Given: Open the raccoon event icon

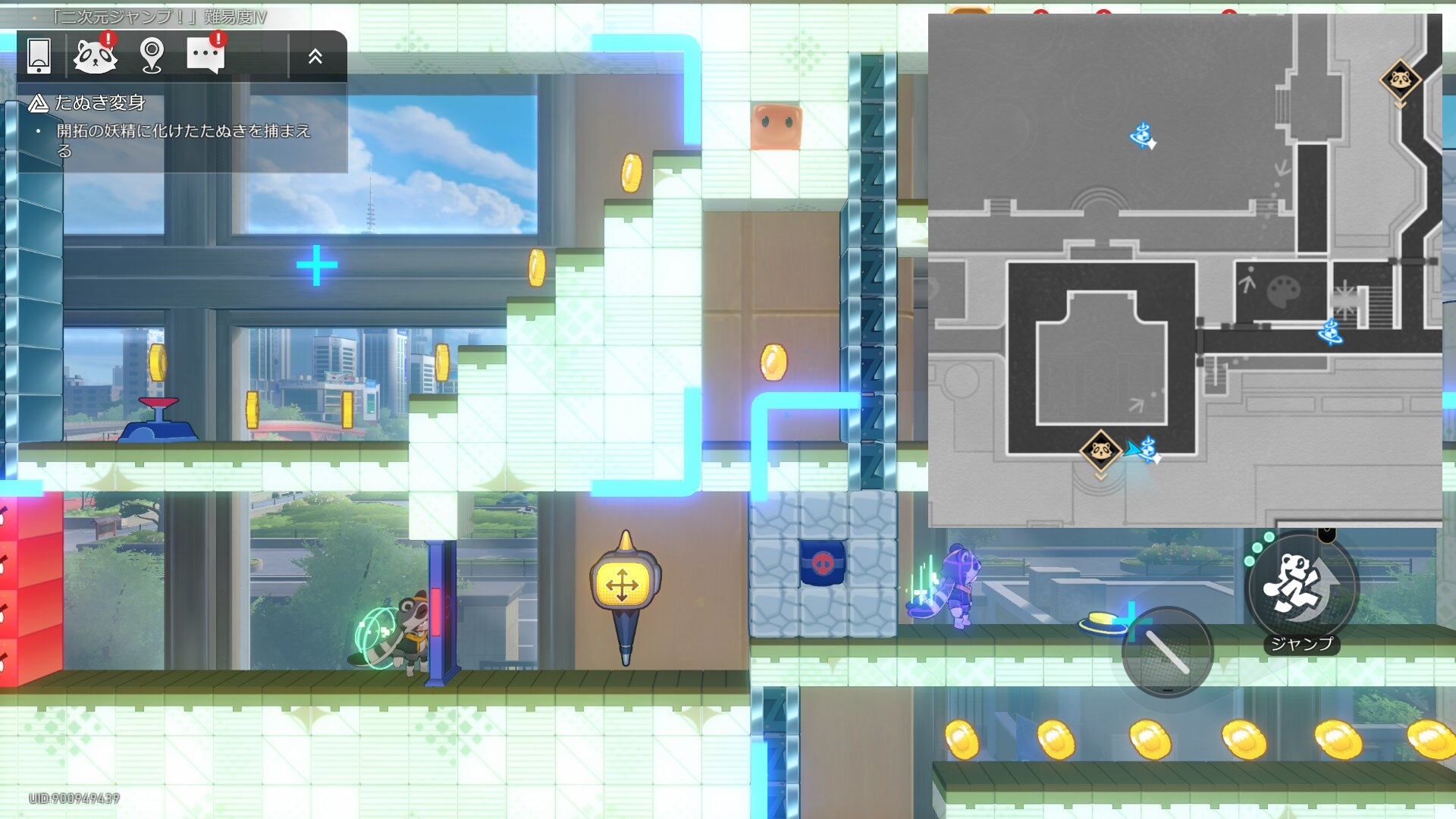Looking at the screenshot, I should (x=95, y=55).
